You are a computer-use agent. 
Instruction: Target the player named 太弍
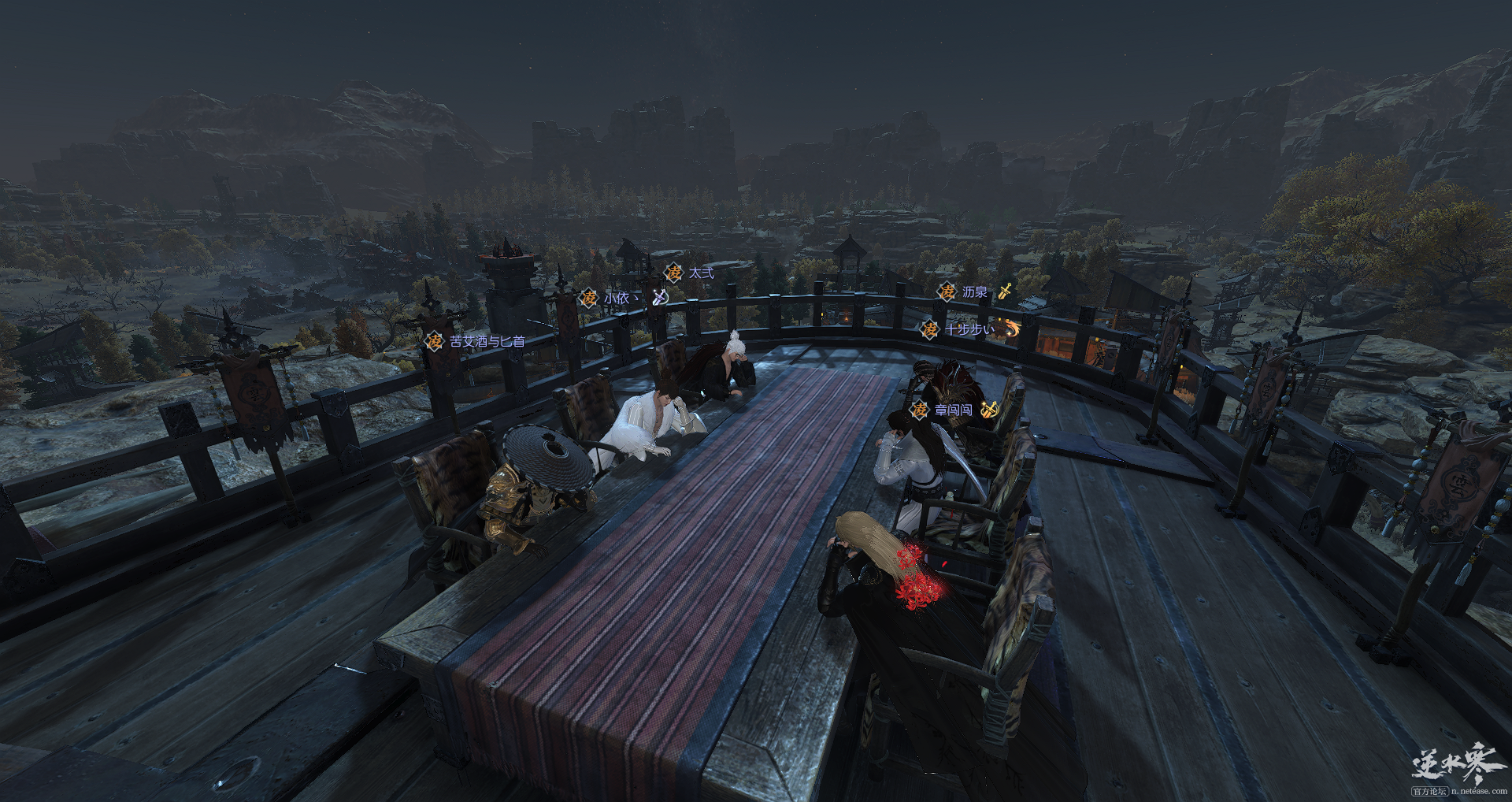click(x=700, y=273)
